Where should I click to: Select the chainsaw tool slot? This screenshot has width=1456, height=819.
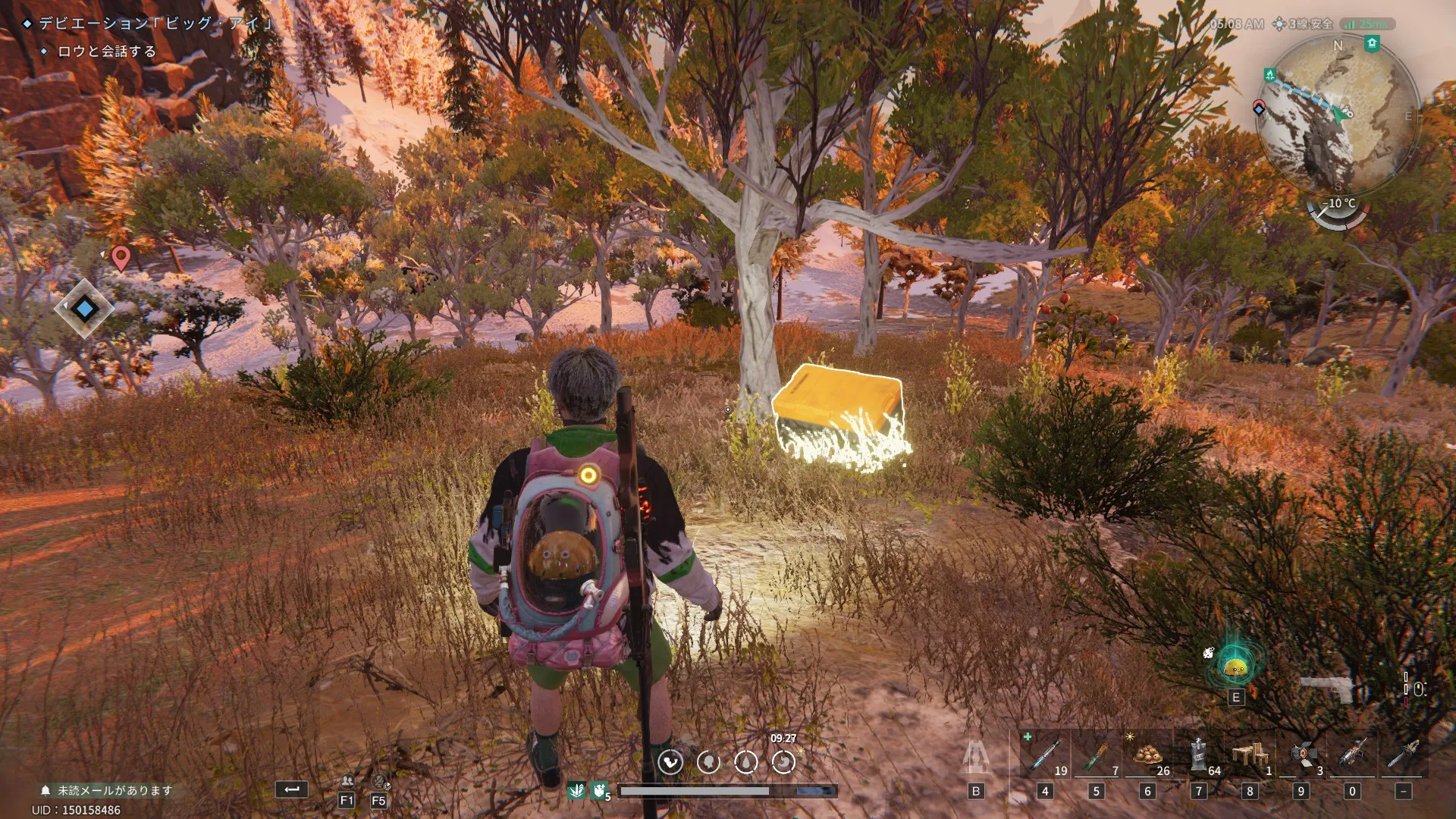(x=1403, y=755)
